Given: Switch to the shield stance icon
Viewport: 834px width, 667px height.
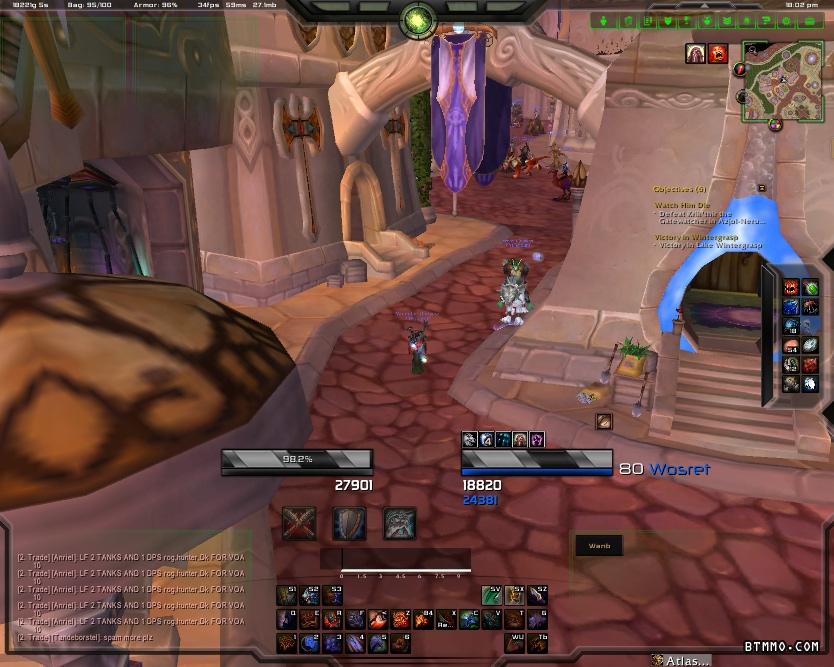Looking at the screenshot, I should point(349,522).
